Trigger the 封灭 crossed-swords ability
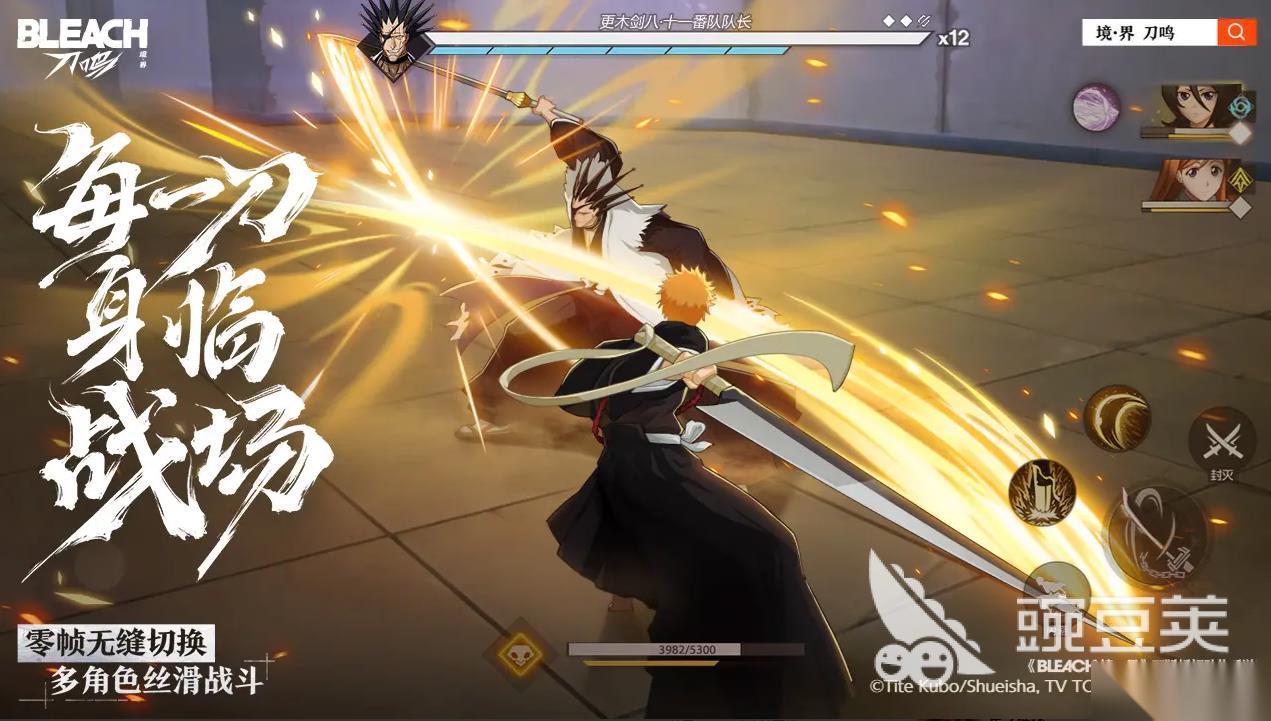The height and width of the screenshot is (721, 1271). pos(1221,438)
